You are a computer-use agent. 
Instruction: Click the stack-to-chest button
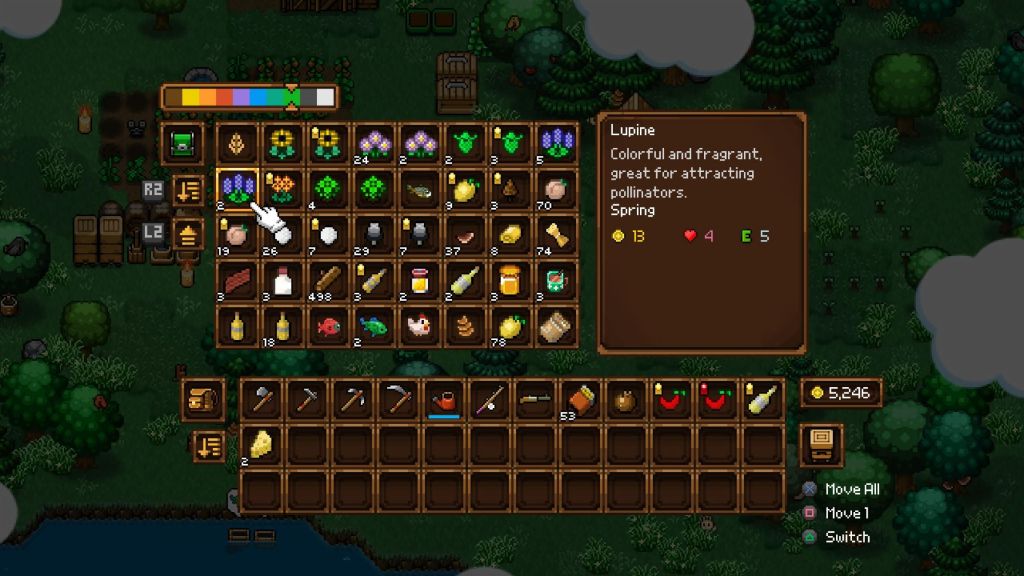(187, 236)
